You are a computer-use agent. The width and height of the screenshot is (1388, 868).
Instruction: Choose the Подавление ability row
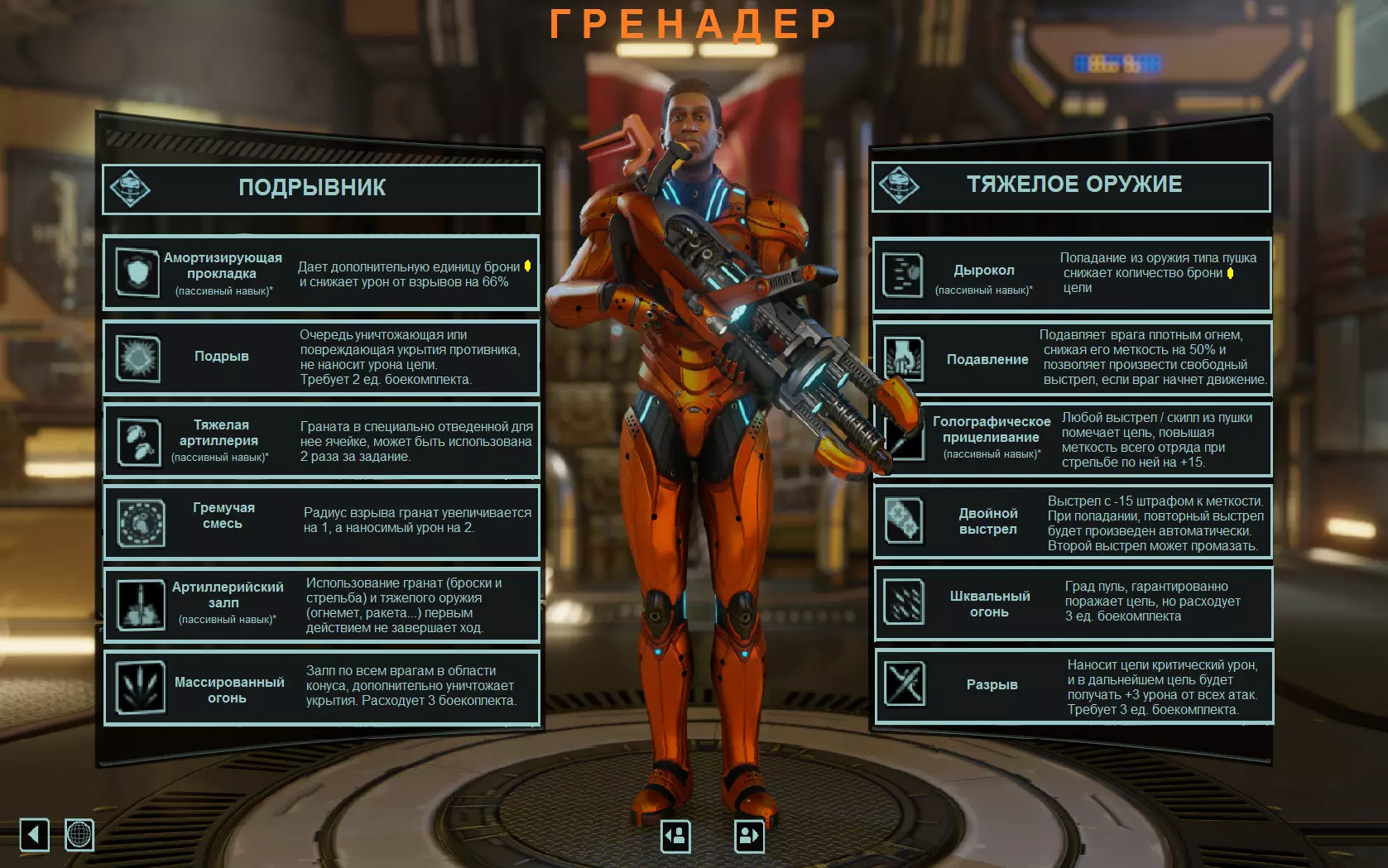click(x=1073, y=358)
